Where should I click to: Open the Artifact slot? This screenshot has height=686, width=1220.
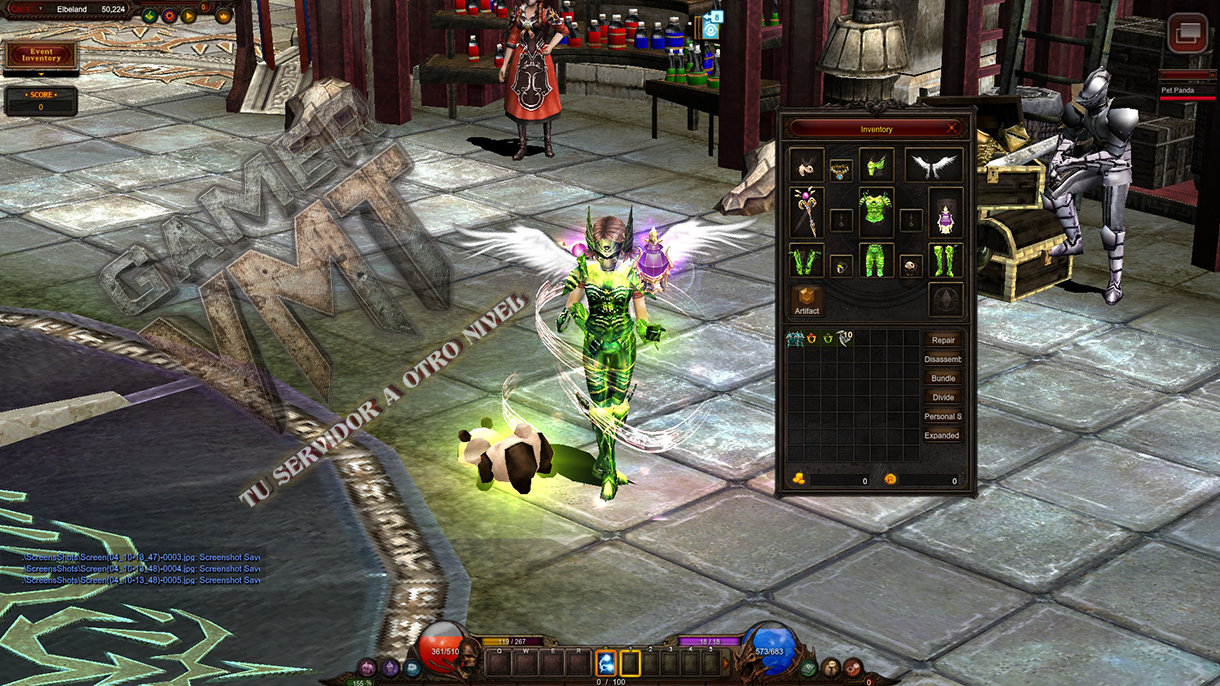click(807, 299)
